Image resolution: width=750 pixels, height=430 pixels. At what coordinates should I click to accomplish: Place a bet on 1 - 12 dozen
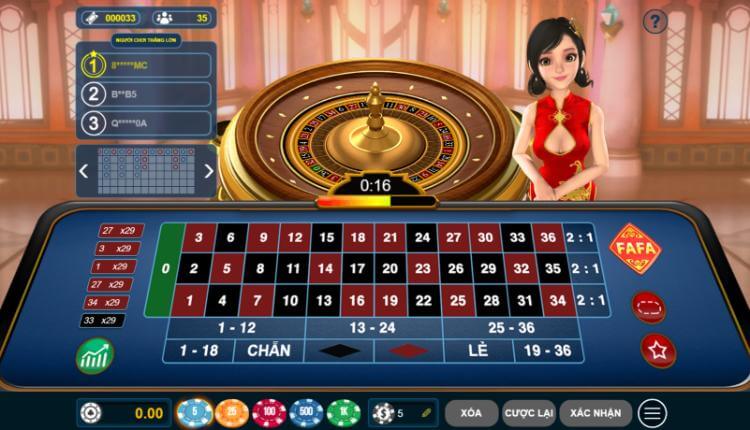[x=236, y=328]
